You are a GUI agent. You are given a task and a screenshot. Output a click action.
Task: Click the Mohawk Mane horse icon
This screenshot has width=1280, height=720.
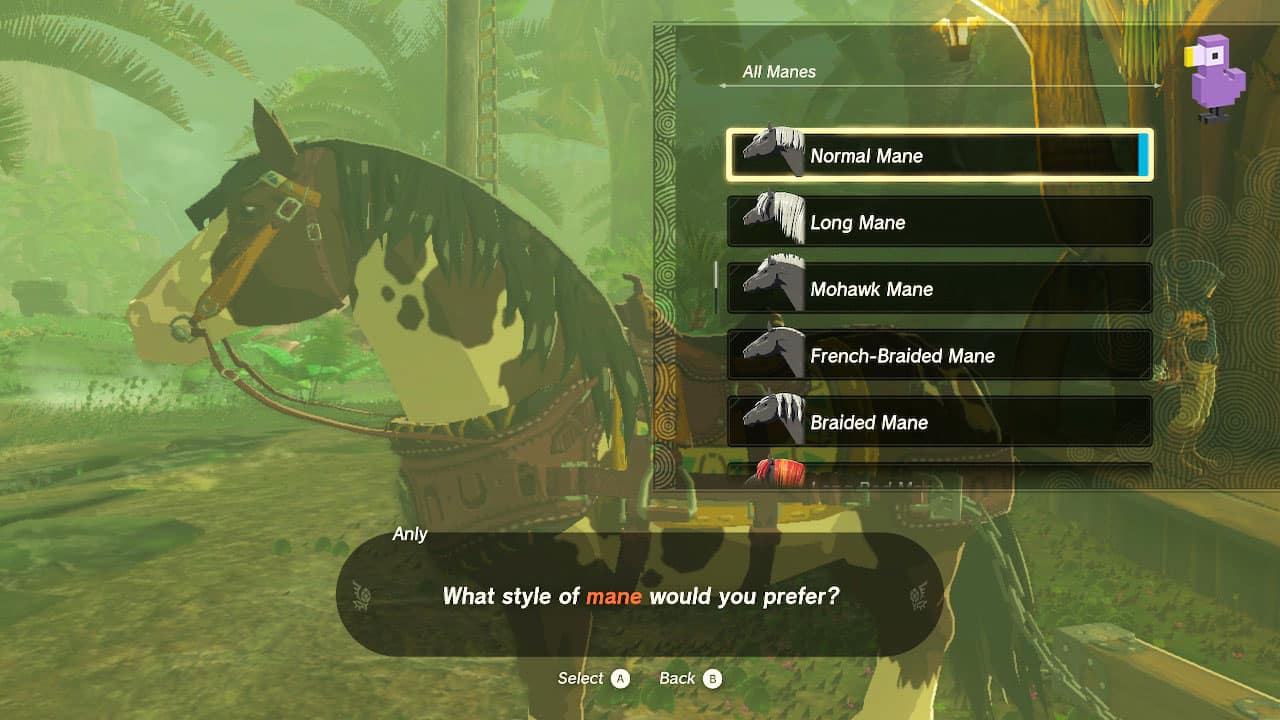771,286
